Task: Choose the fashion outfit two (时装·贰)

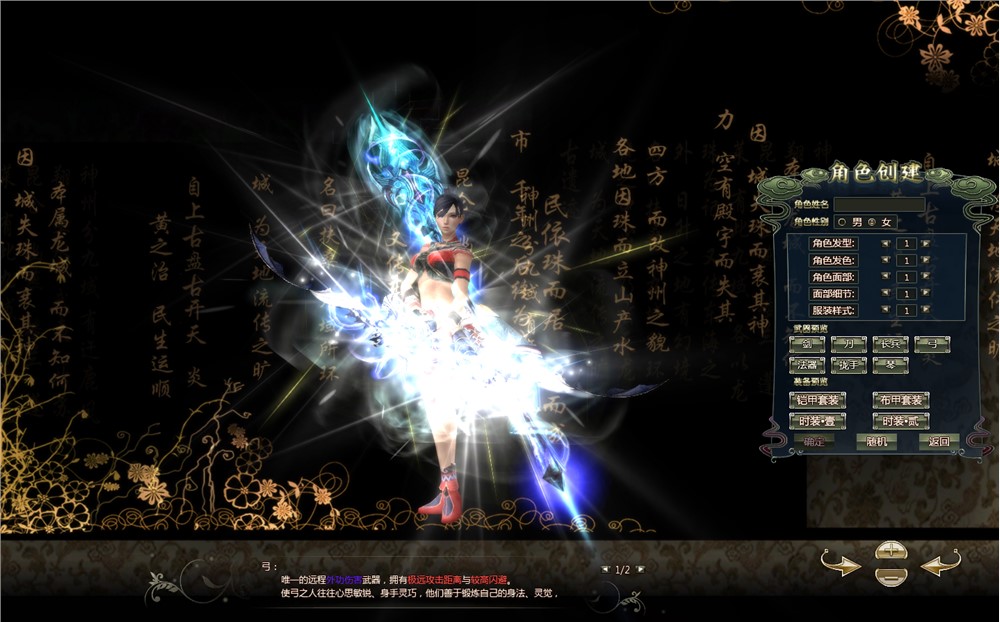Action: pyautogui.click(x=901, y=421)
